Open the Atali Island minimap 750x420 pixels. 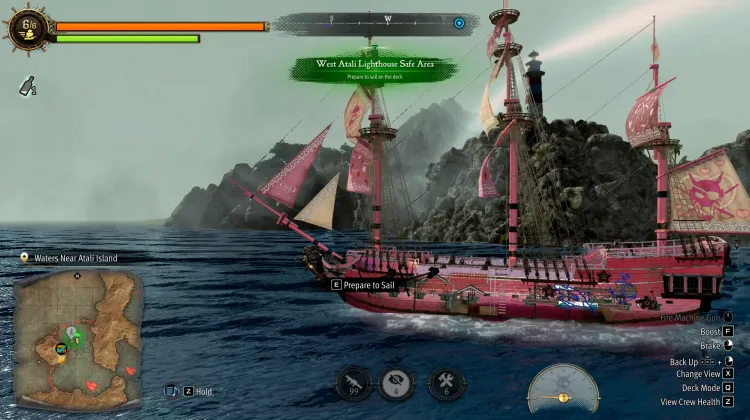pyautogui.click(x=78, y=338)
